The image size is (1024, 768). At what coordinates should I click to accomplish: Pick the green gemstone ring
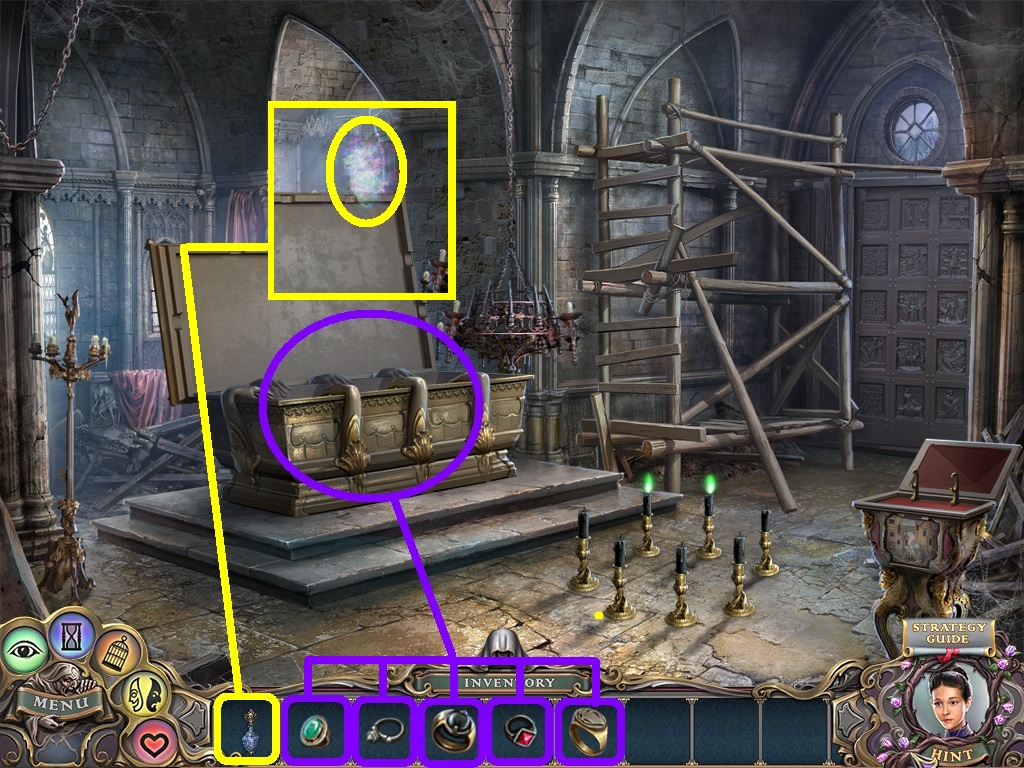[x=315, y=730]
